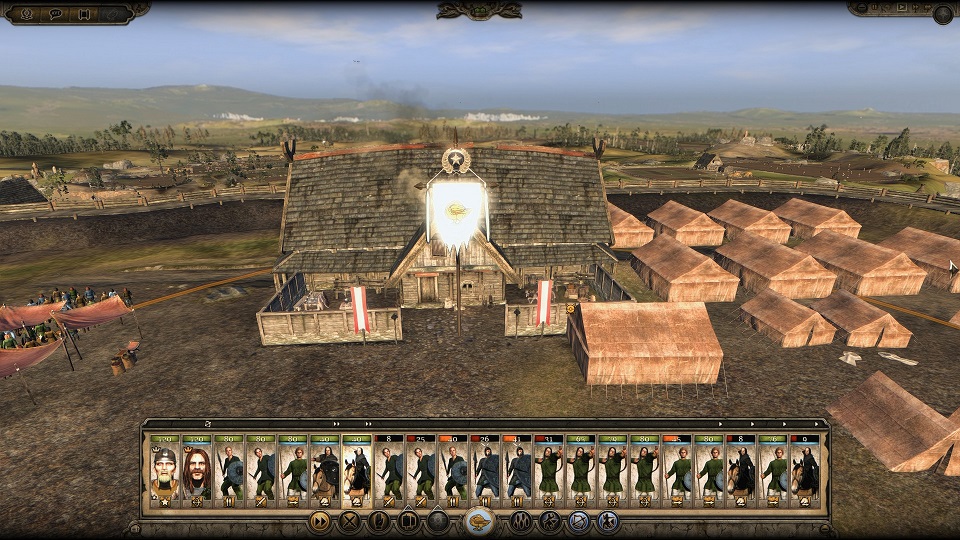Viewport: 960px width, 540px height.
Task: Click the wreath emblem icon top-left
Action: coord(27,14)
